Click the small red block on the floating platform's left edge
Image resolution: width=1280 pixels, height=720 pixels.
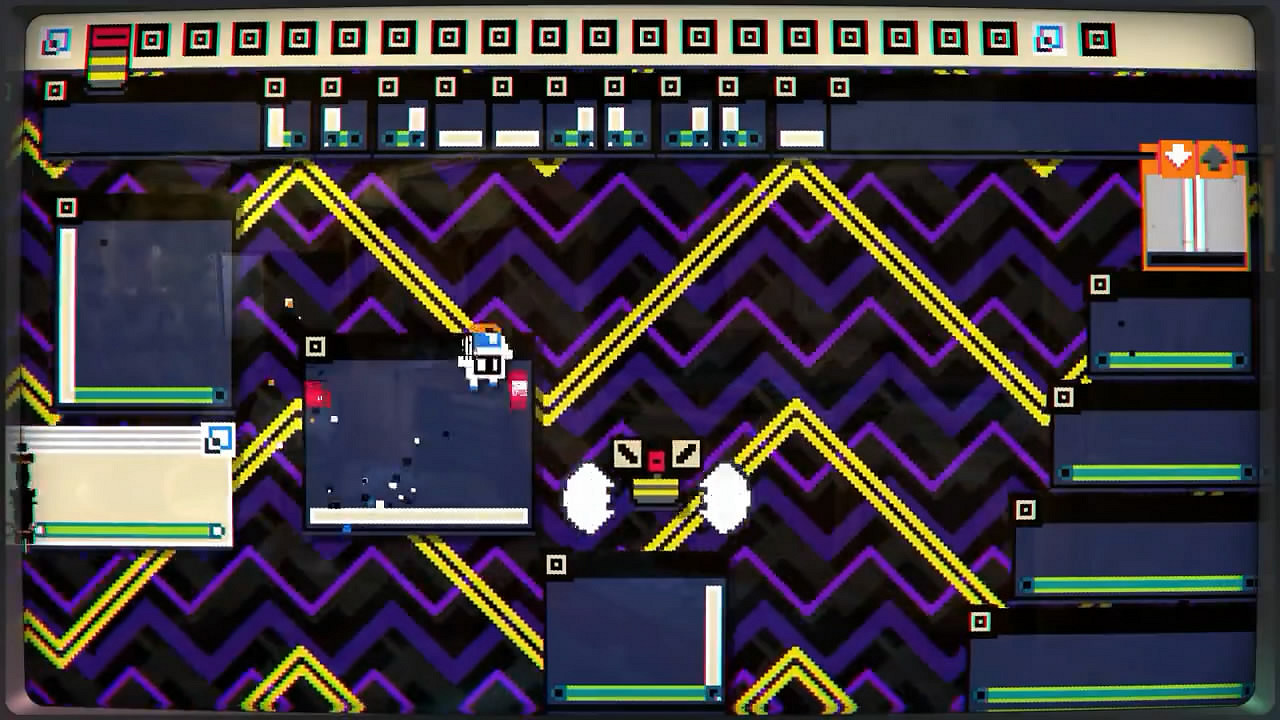(x=316, y=396)
